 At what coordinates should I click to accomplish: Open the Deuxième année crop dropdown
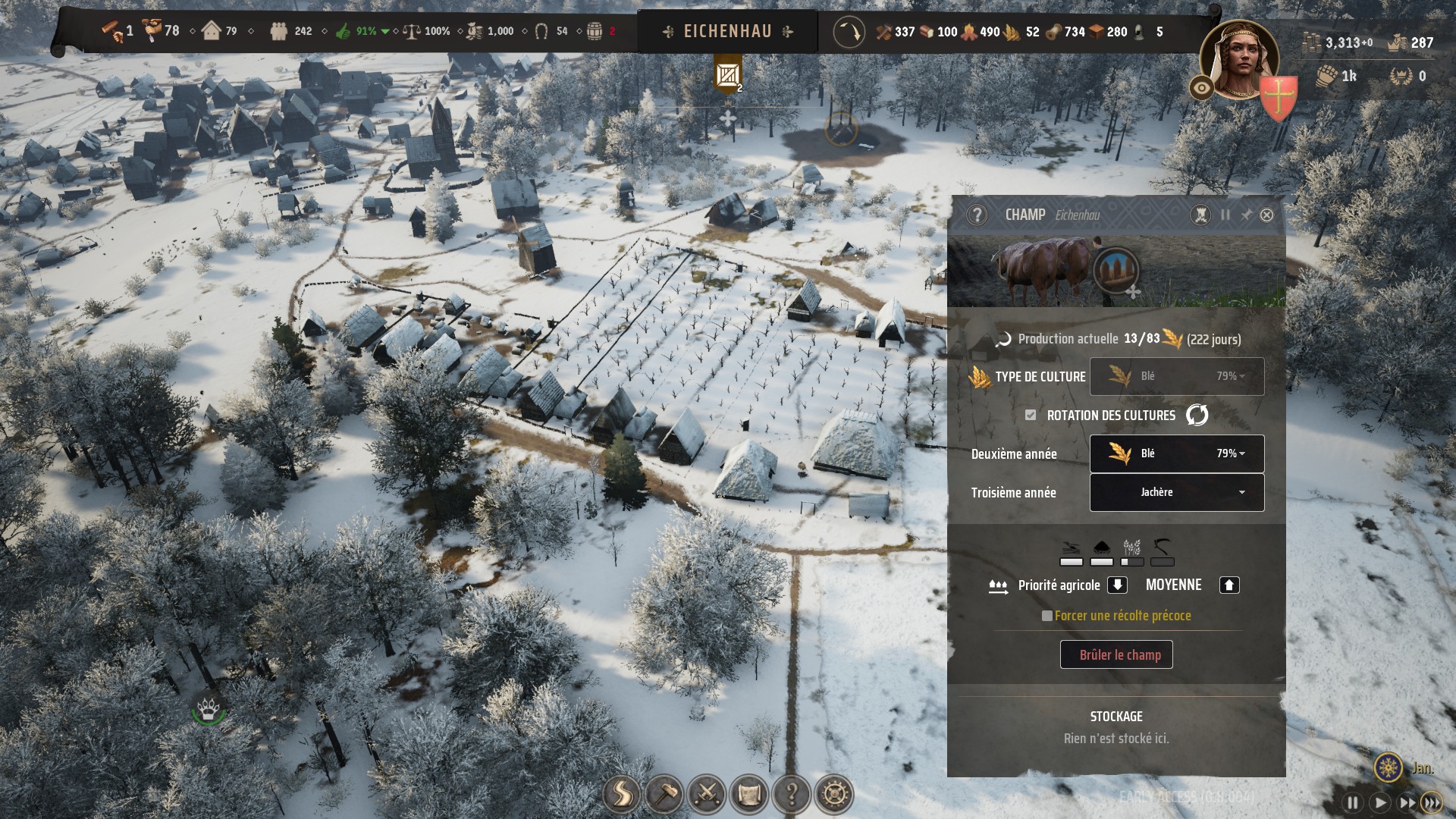coord(1177,453)
